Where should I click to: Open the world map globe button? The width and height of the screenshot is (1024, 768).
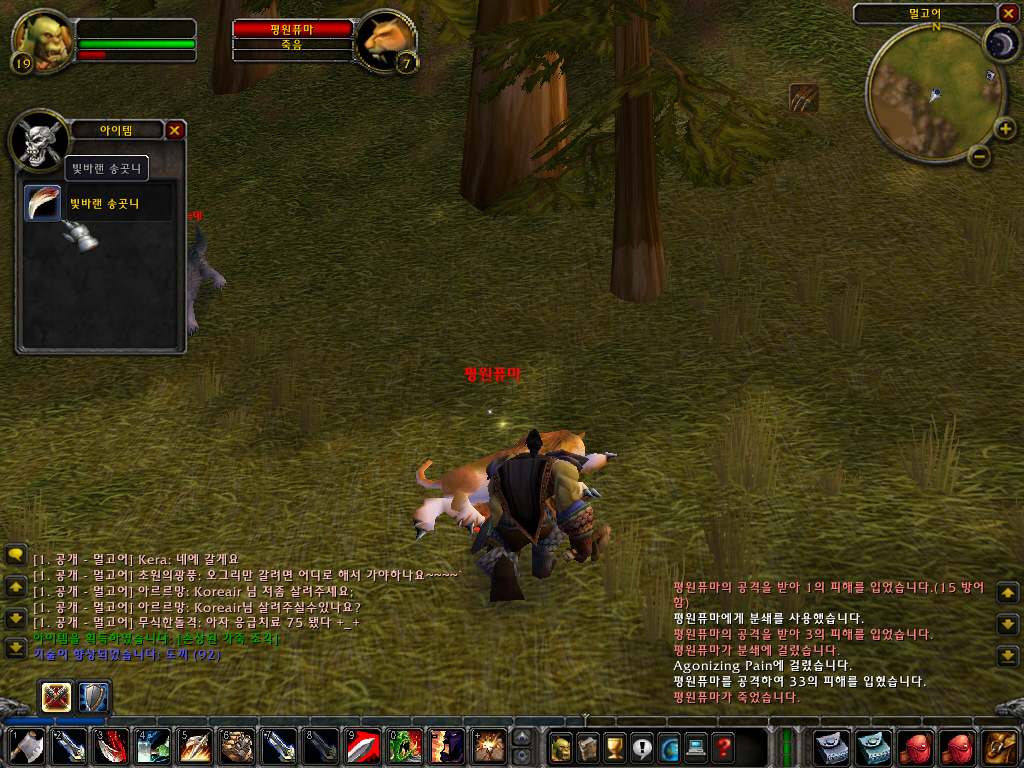(x=669, y=747)
